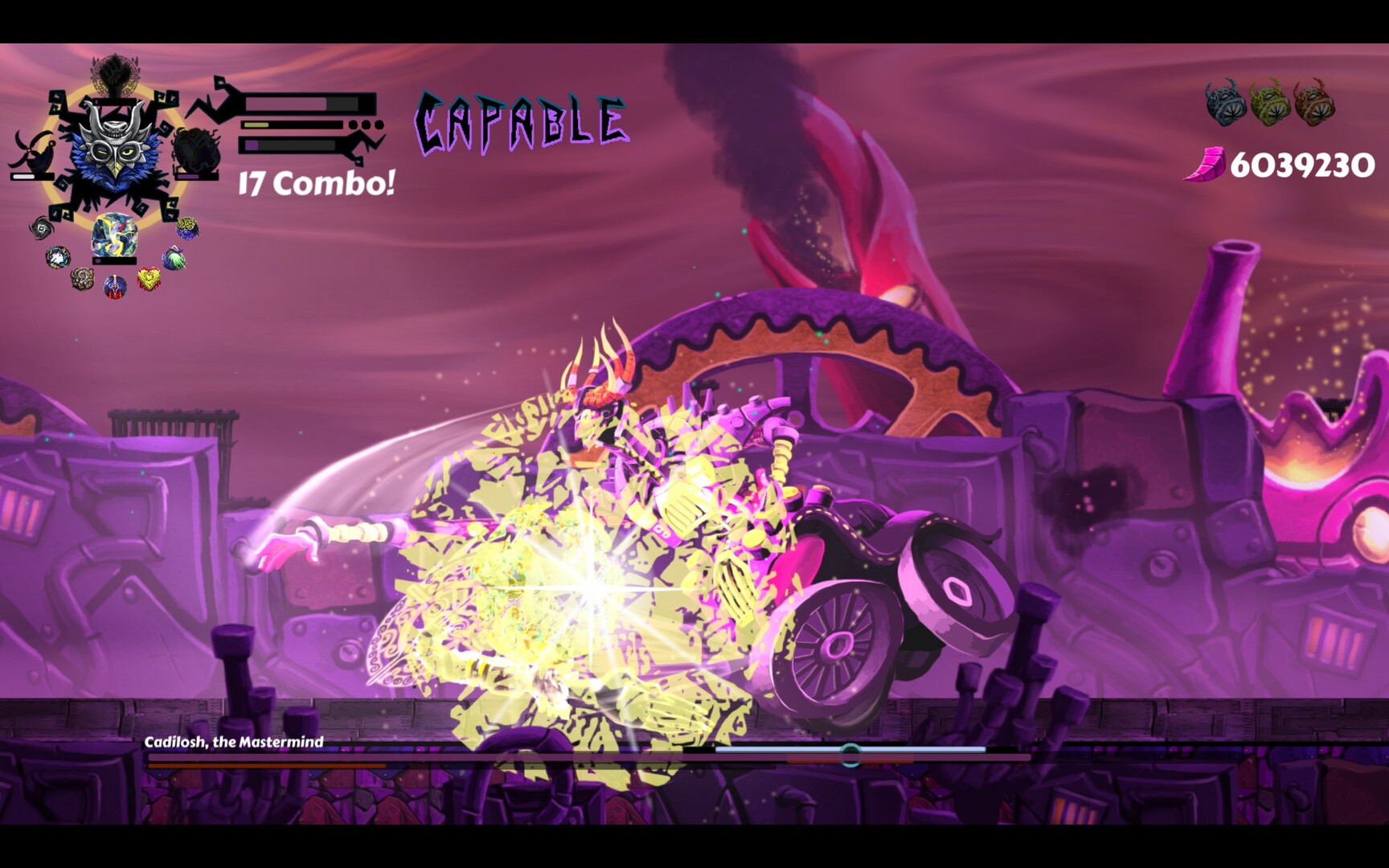This screenshot has height=868, width=1389.
Task: Select the purple winged relic icon
Action: (114, 287)
